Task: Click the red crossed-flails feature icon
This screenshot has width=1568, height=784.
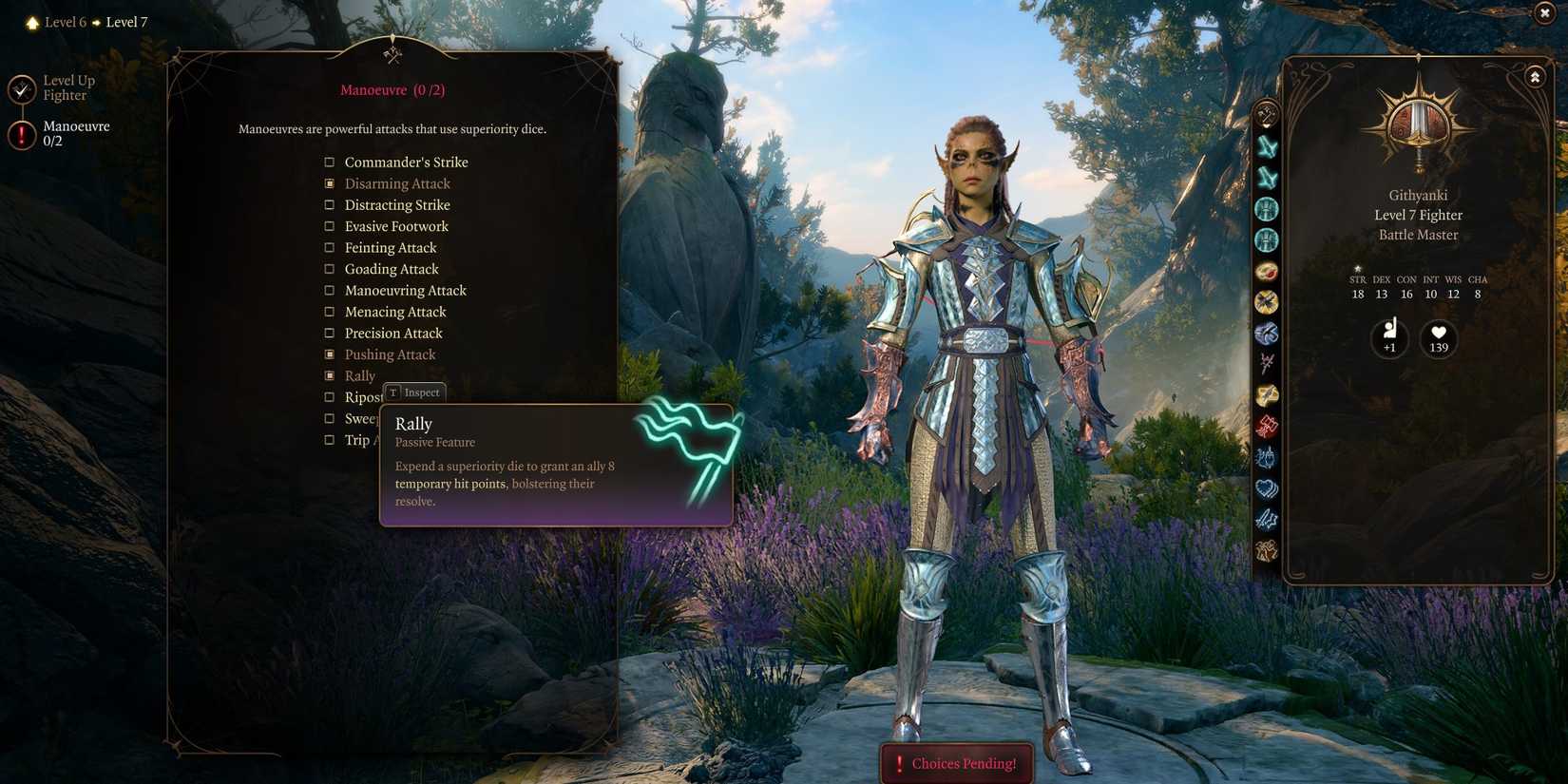Action: [x=1267, y=427]
